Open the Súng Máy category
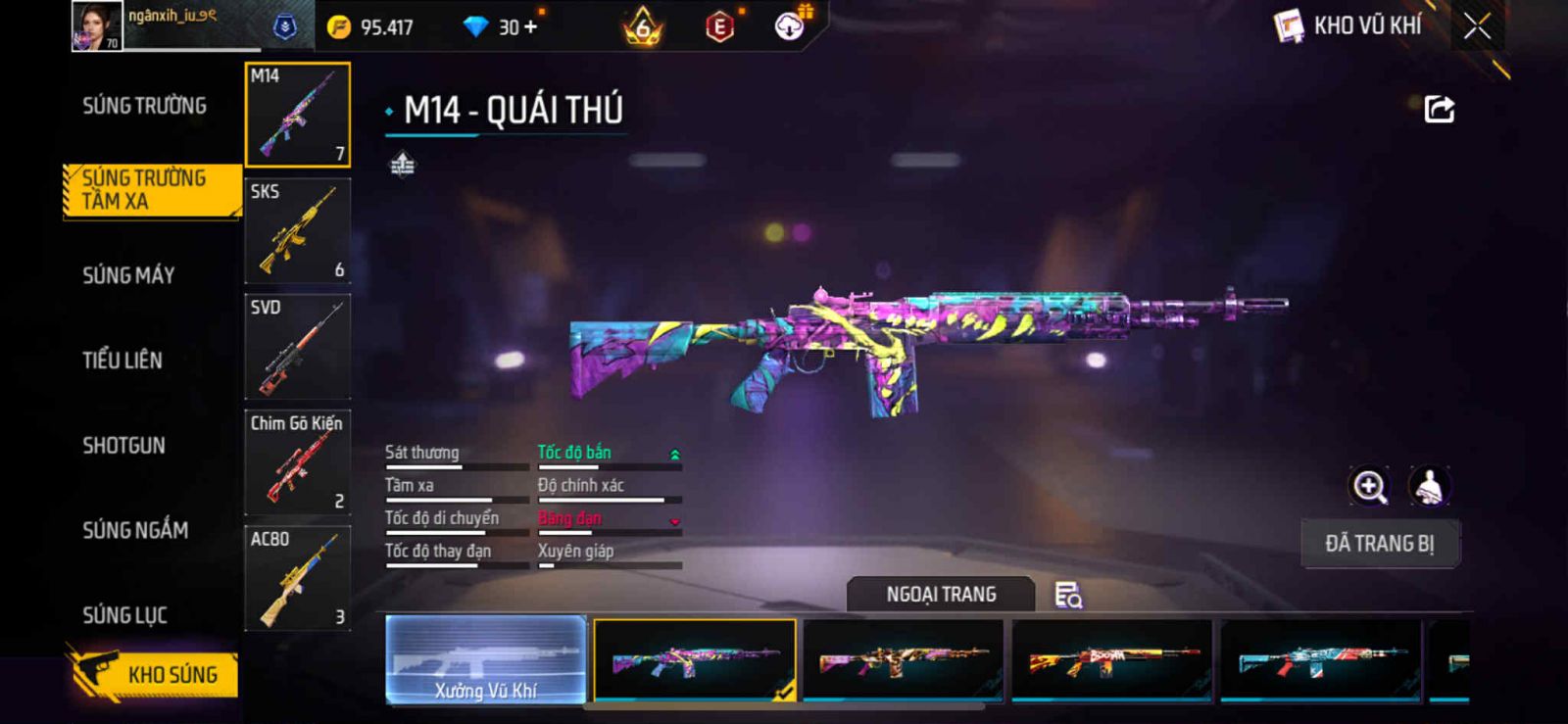Image resolution: width=1568 pixels, height=724 pixels. [128, 275]
